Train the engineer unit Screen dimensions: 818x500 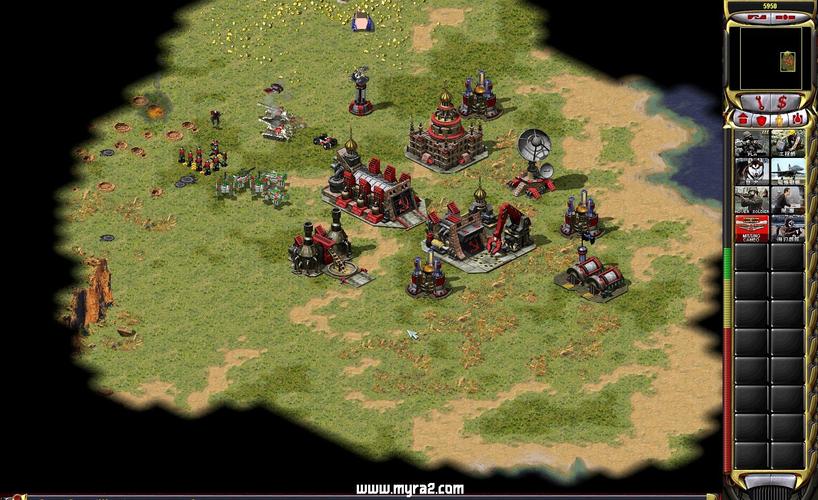[x=788, y=143]
